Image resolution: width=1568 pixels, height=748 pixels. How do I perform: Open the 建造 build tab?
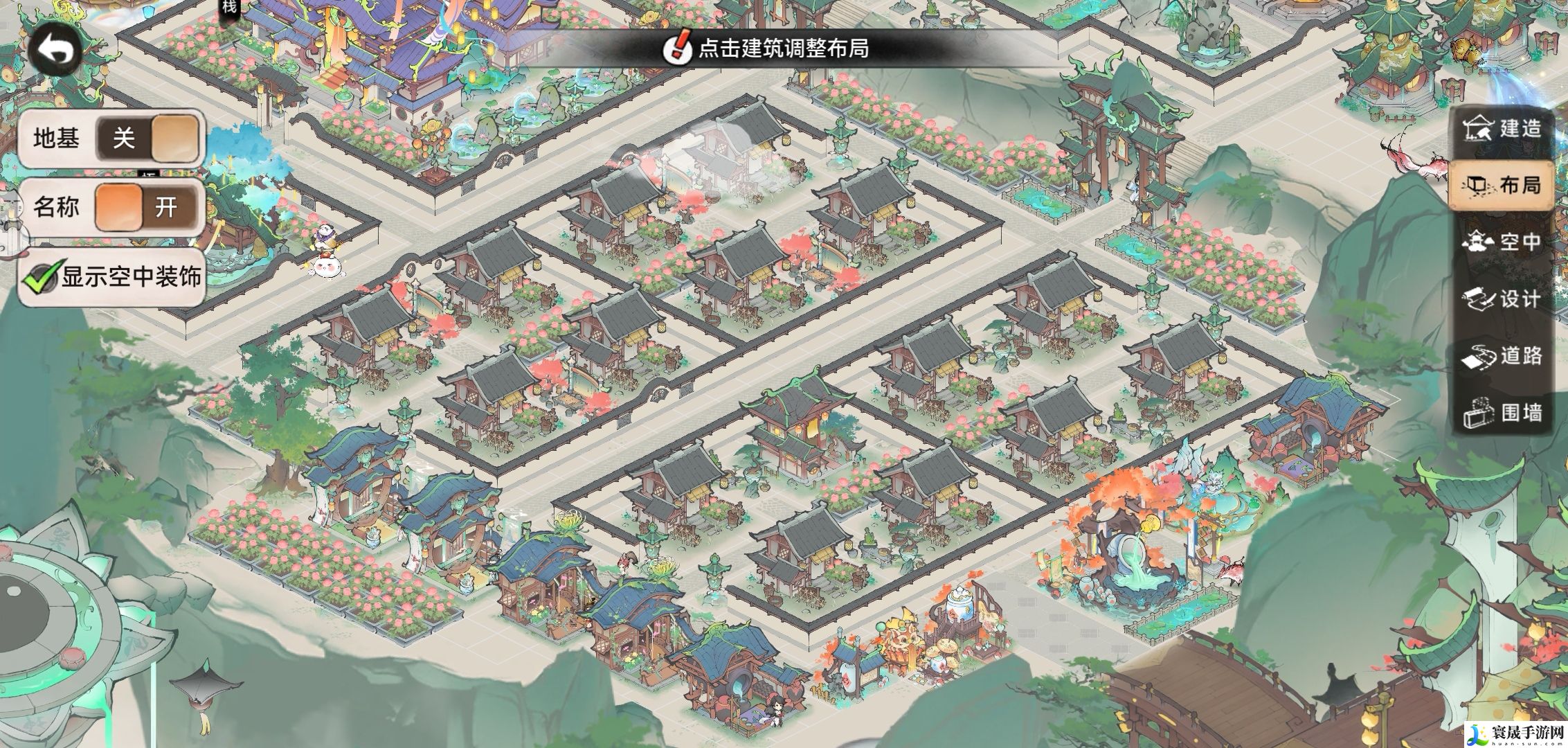(x=1501, y=128)
